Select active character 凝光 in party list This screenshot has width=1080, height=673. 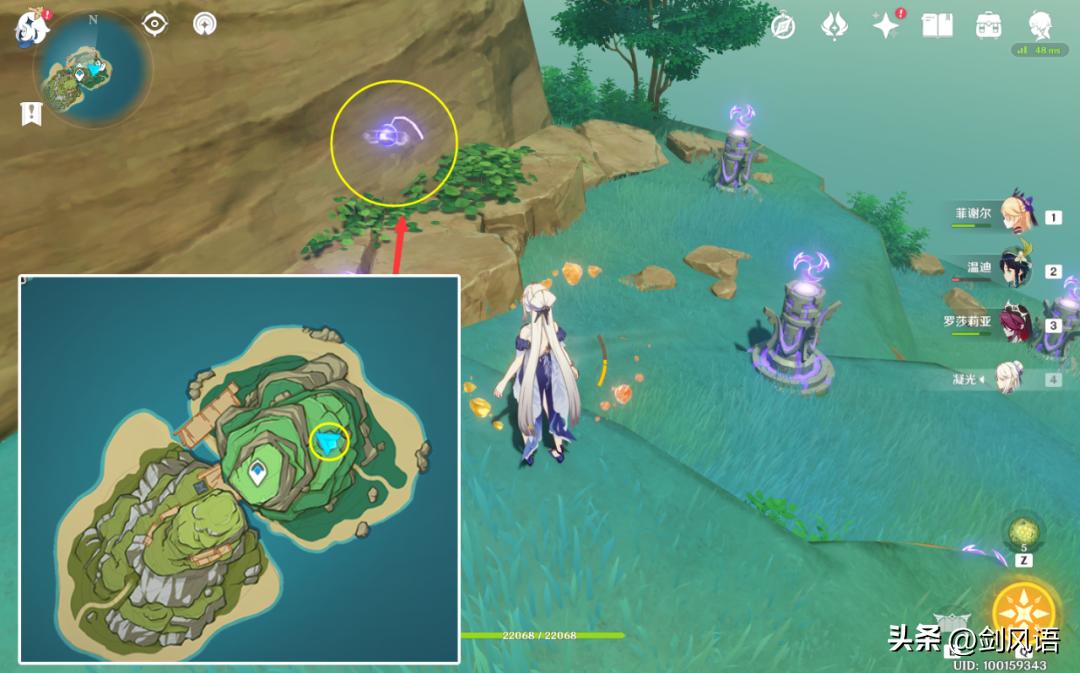1010,378
